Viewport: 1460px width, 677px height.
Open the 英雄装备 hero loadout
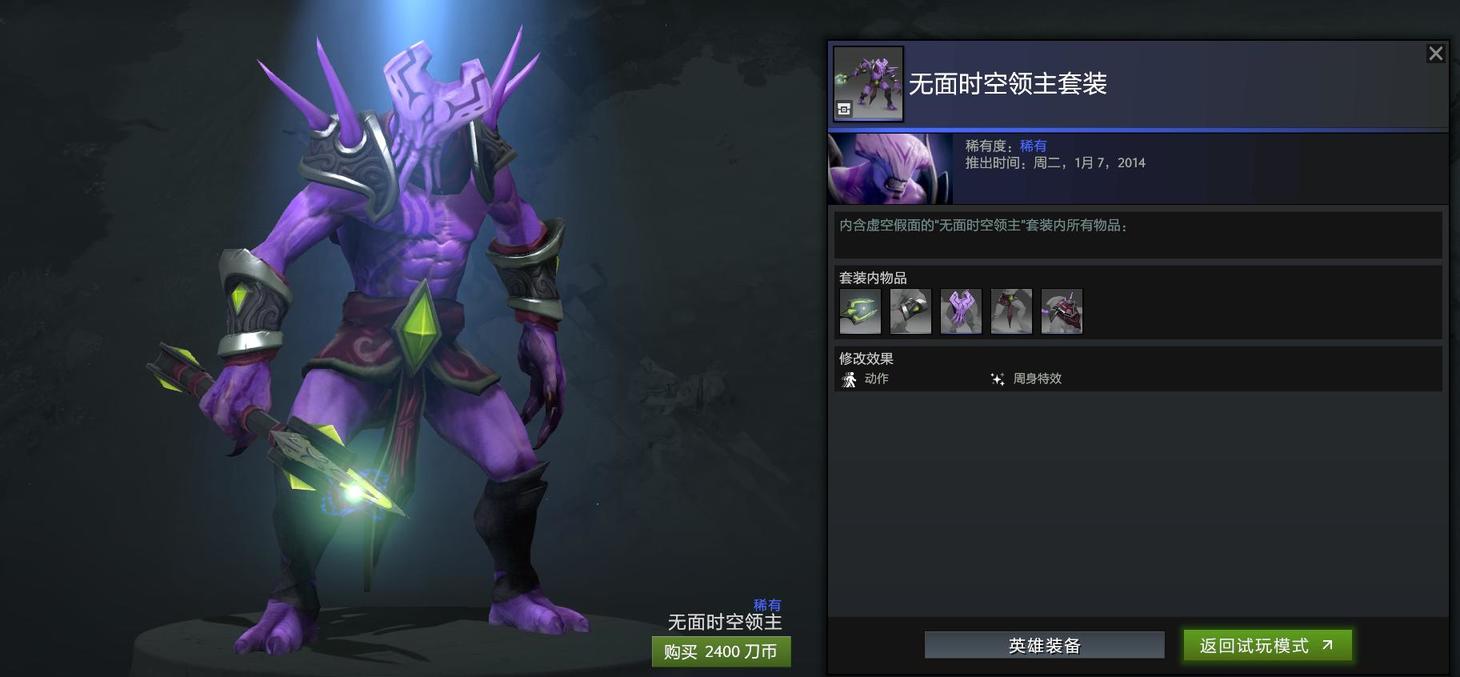(x=1044, y=646)
